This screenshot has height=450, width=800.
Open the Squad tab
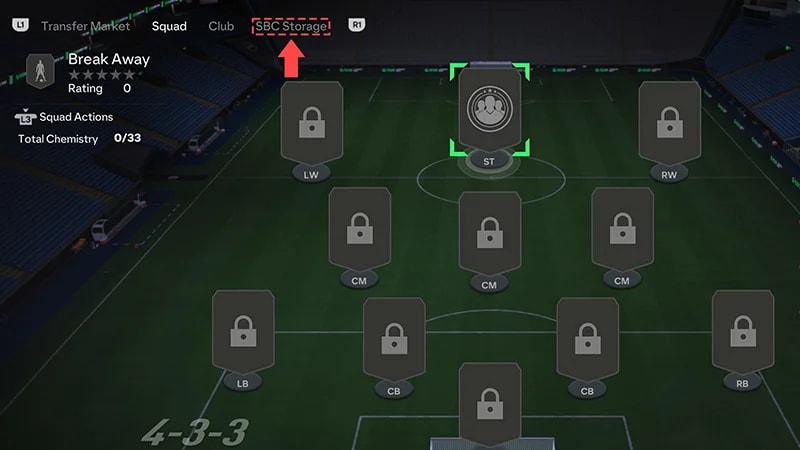point(170,26)
